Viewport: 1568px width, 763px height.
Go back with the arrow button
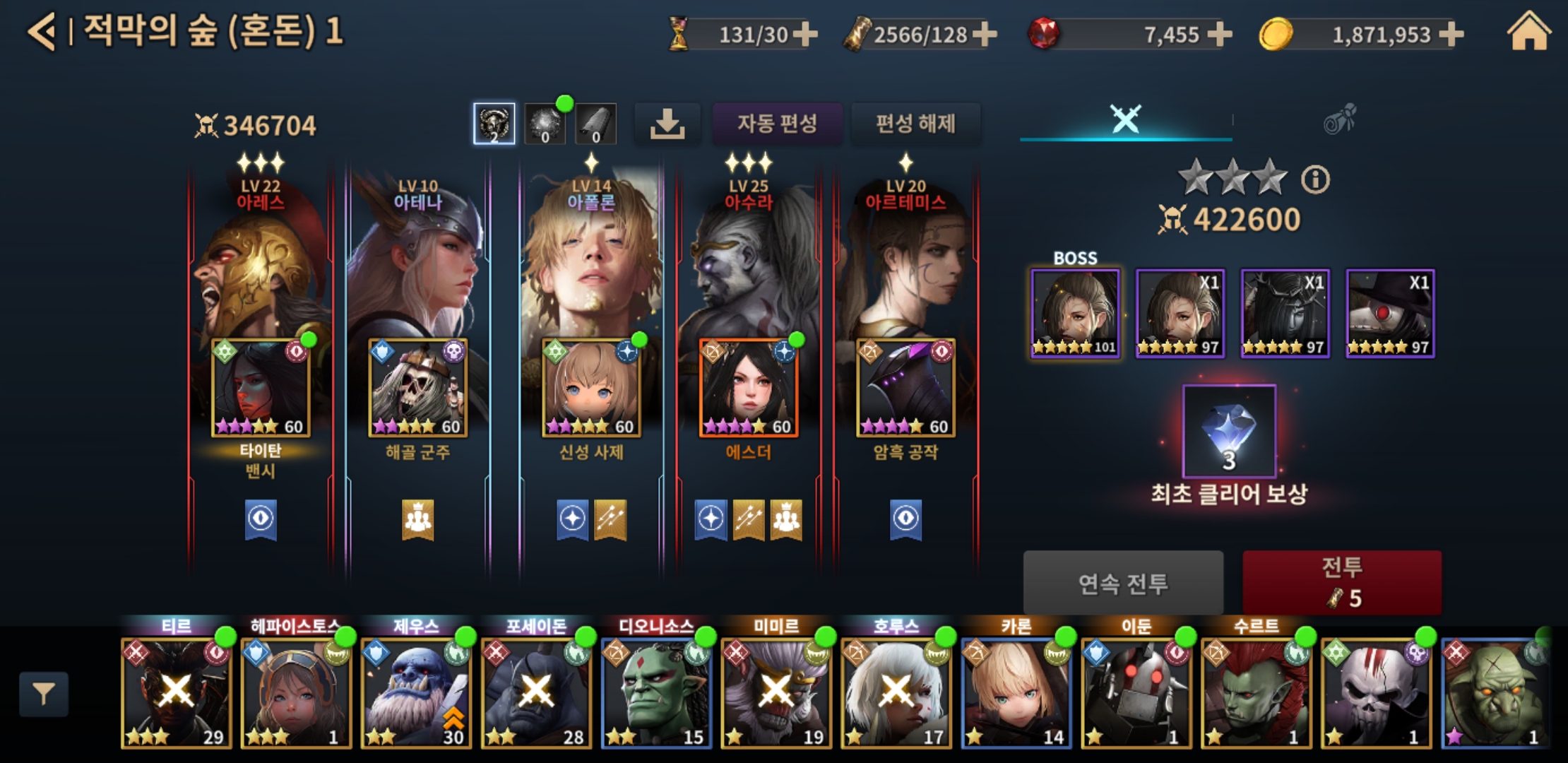tap(42, 32)
